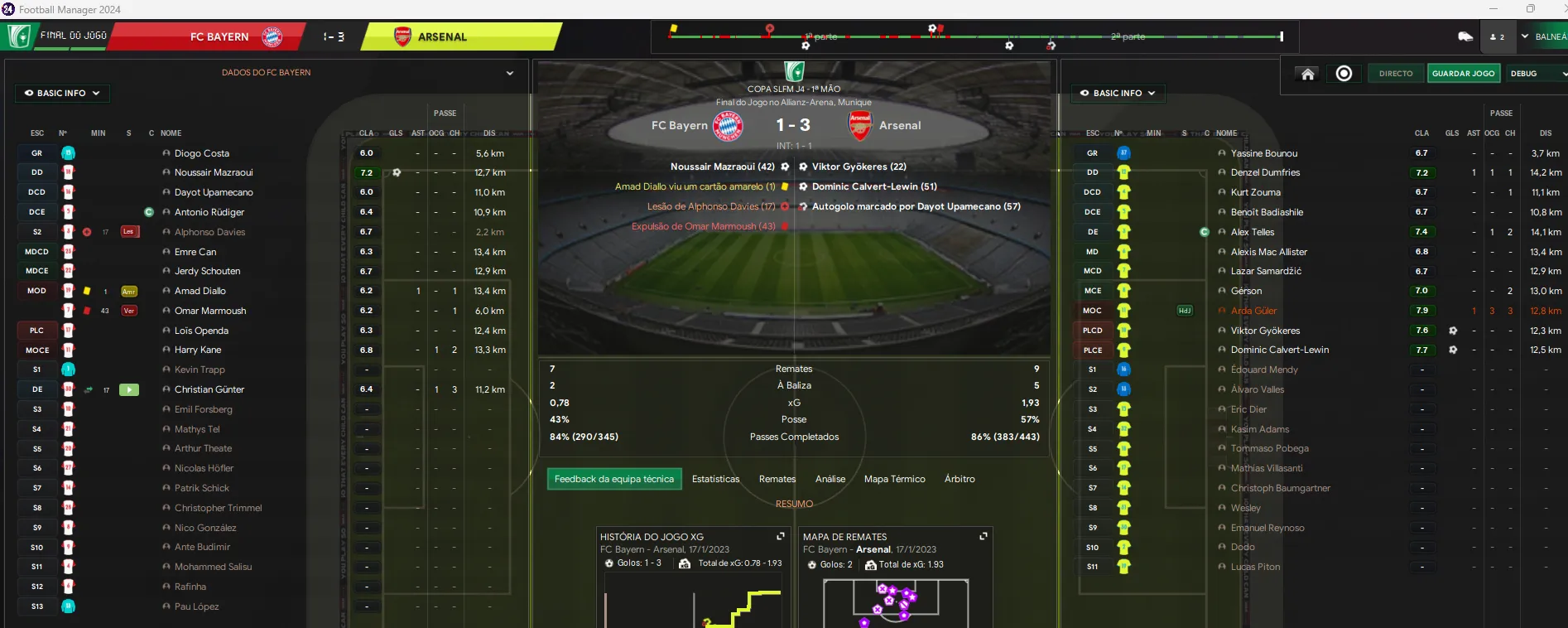
Task: Select the Árbitro tab
Action: [960, 479]
